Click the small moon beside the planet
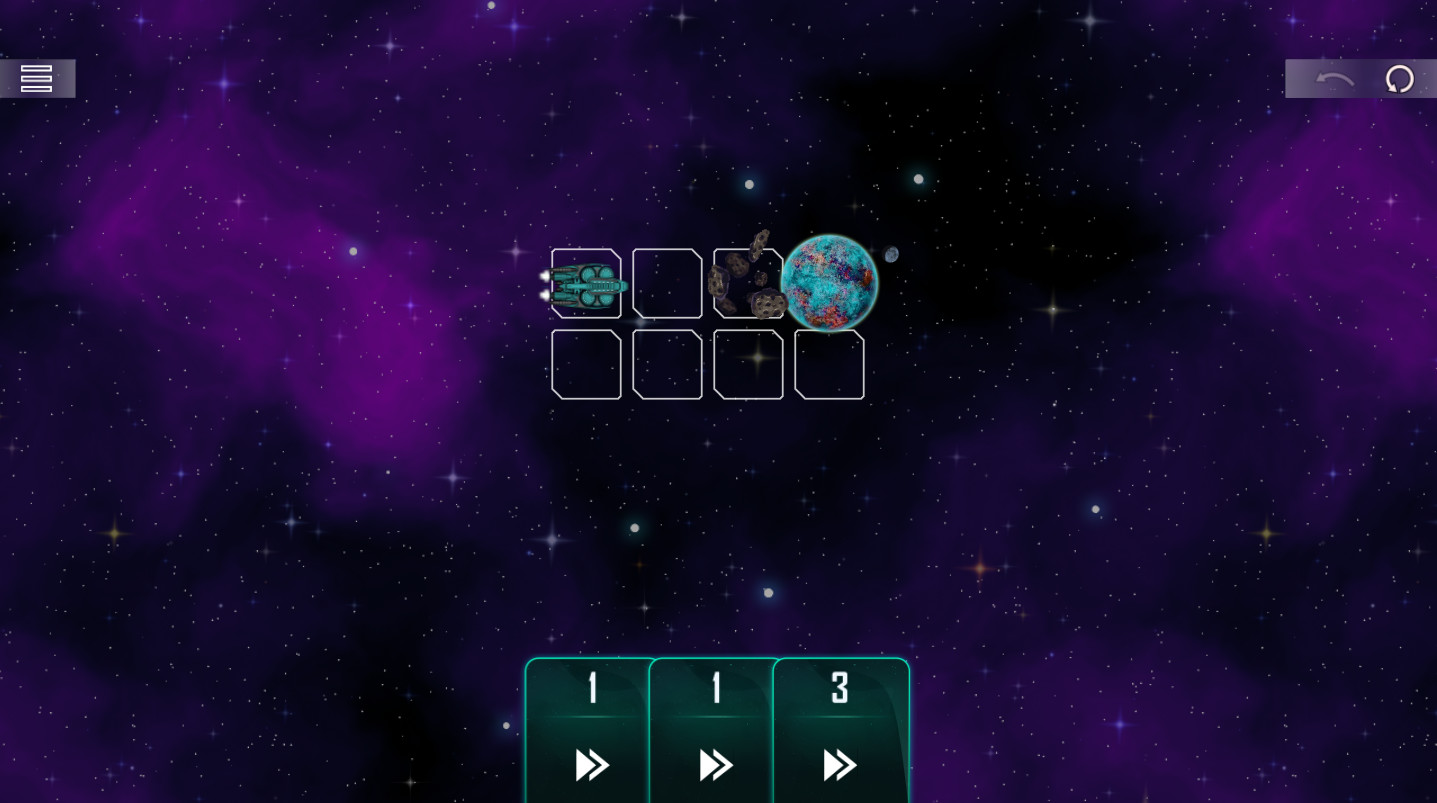This screenshot has height=803, width=1437. (890, 255)
